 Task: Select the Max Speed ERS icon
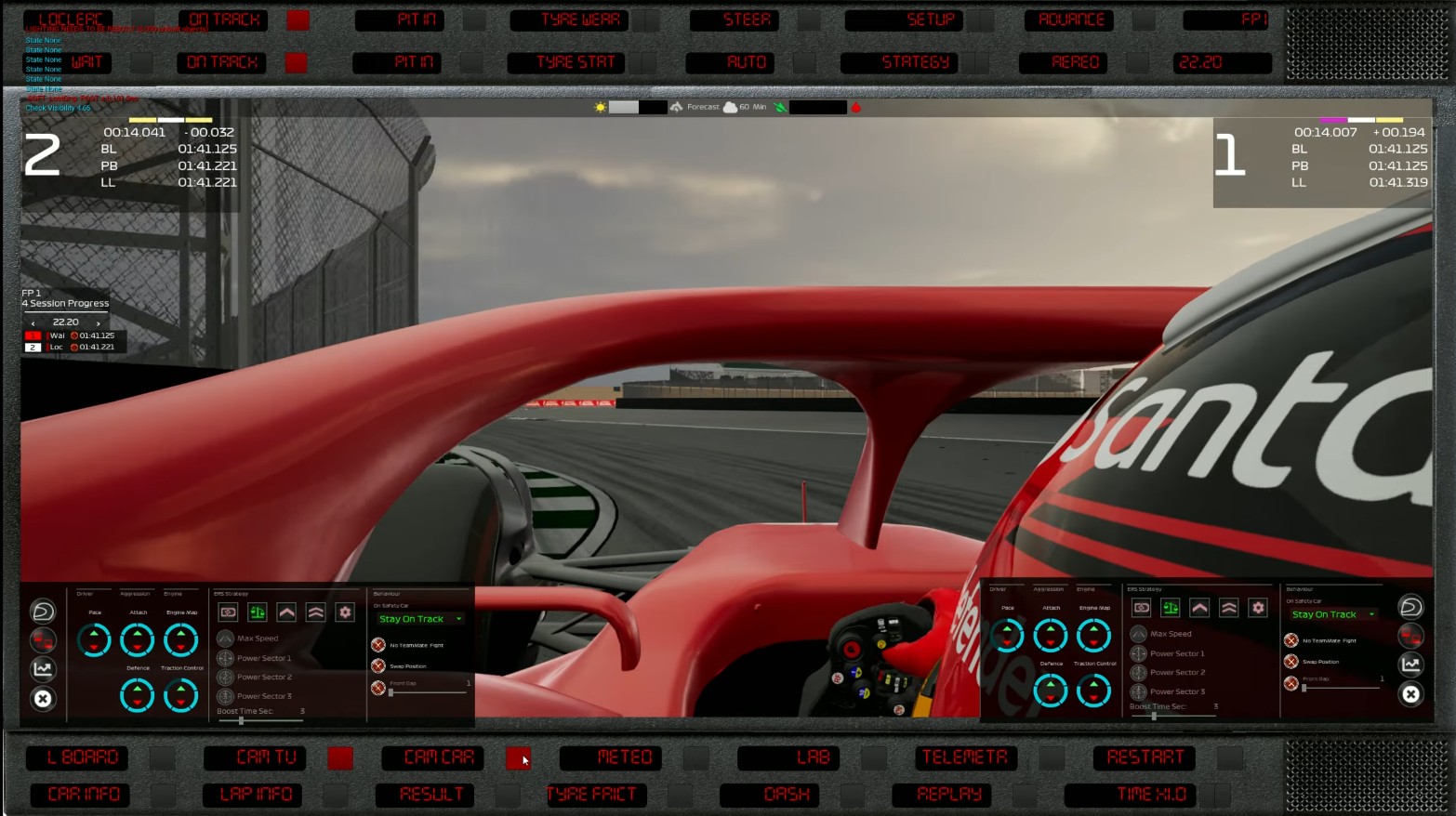click(224, 638)
